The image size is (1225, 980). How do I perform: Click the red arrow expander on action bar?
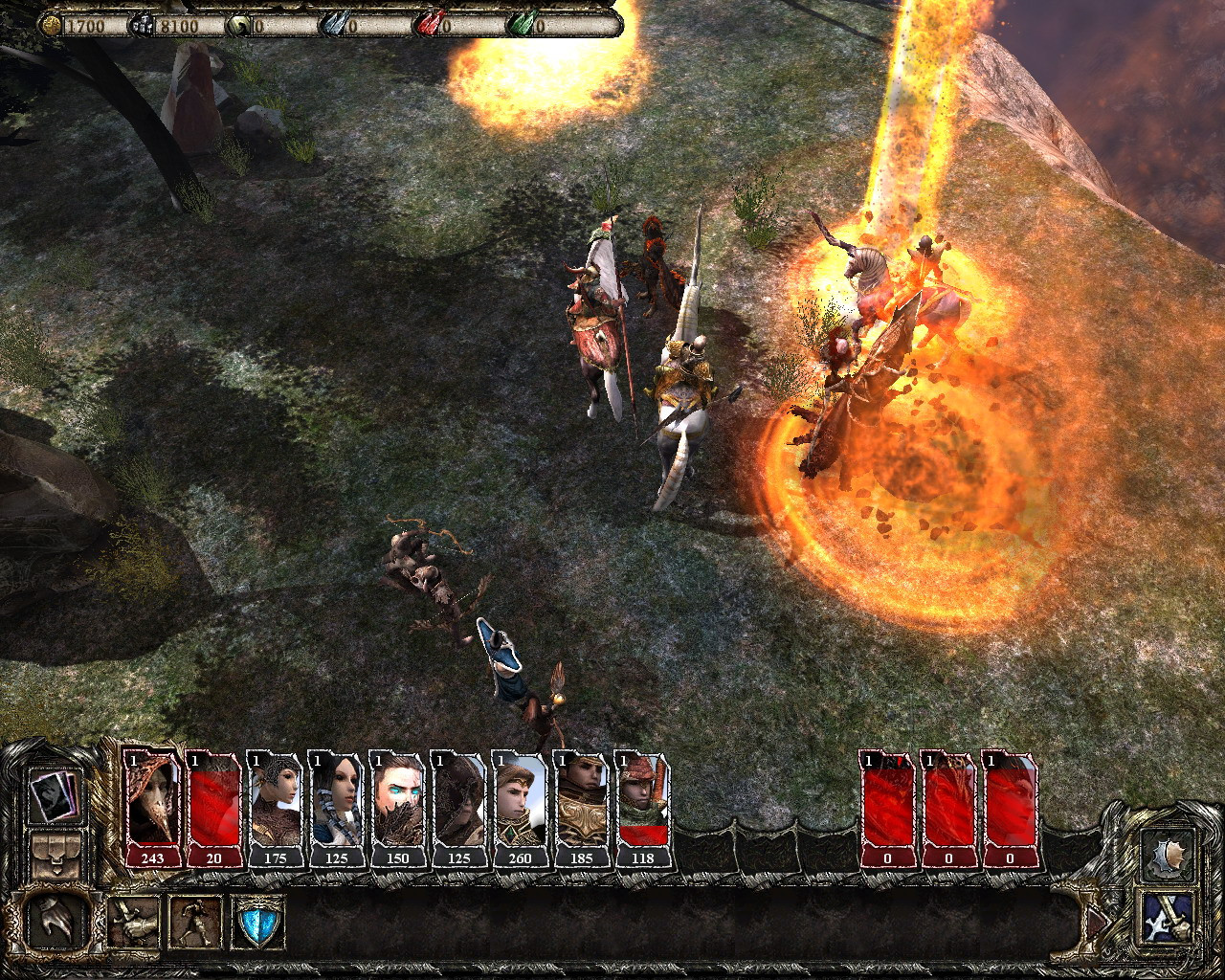1096,922
